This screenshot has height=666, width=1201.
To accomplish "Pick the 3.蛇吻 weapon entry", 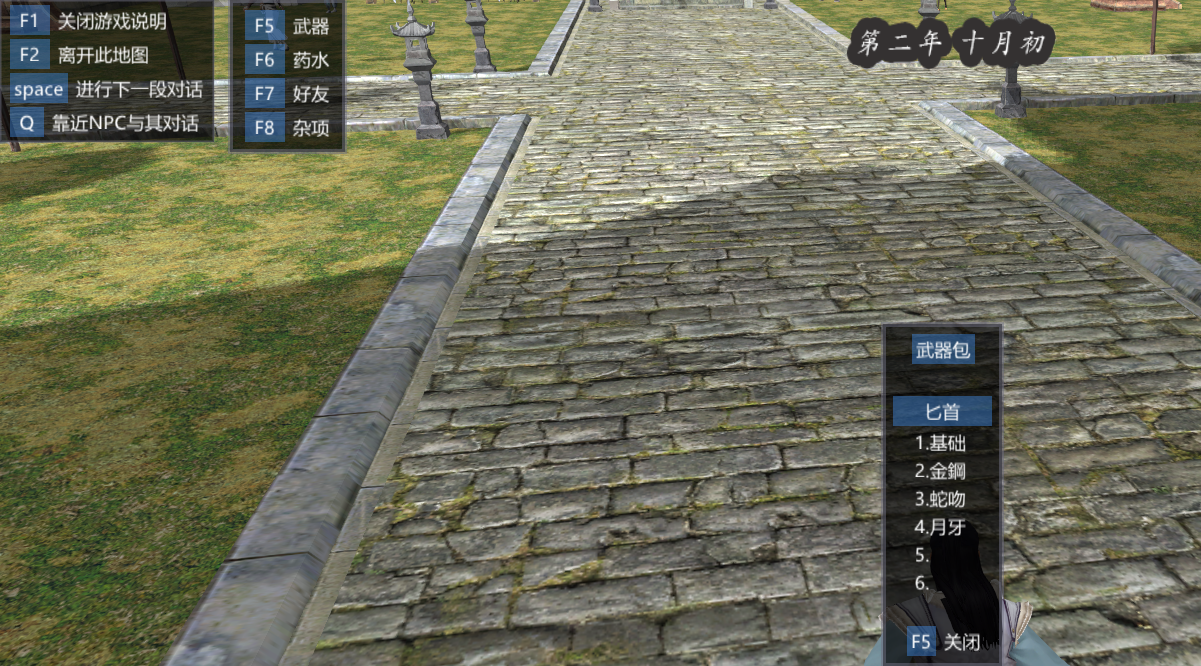I will coord(941,498).
